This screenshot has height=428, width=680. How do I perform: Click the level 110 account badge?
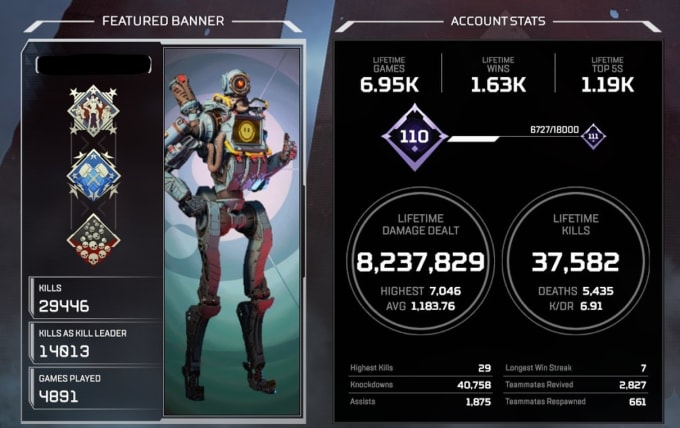[x=413, y=138]
